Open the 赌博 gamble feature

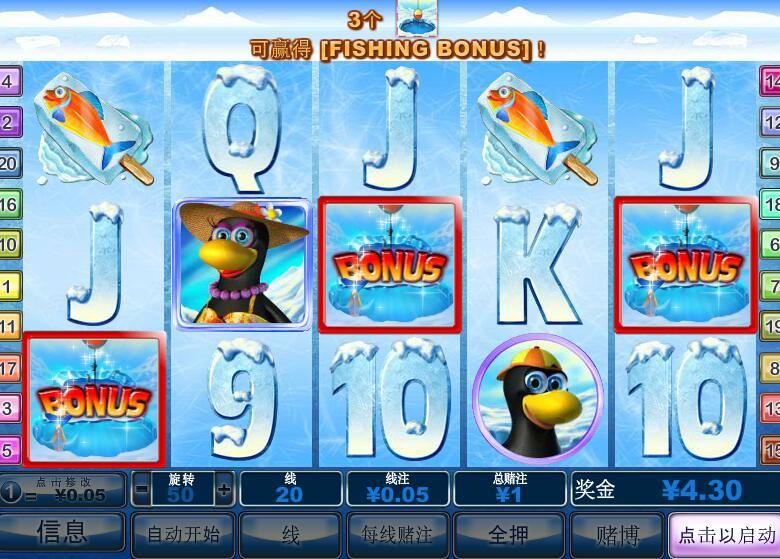(x=616, y=534)
